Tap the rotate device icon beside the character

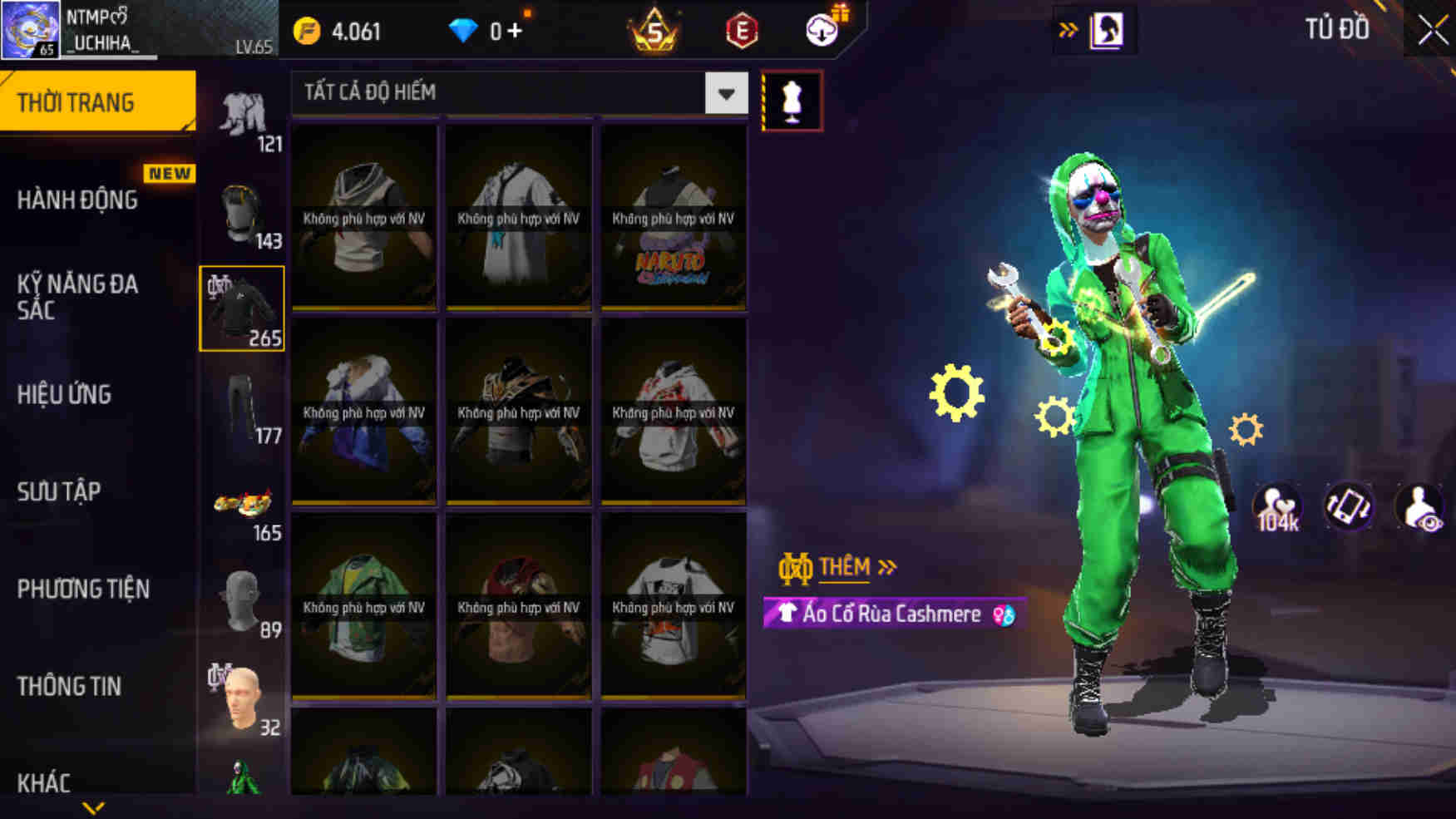click(1349, 506)
